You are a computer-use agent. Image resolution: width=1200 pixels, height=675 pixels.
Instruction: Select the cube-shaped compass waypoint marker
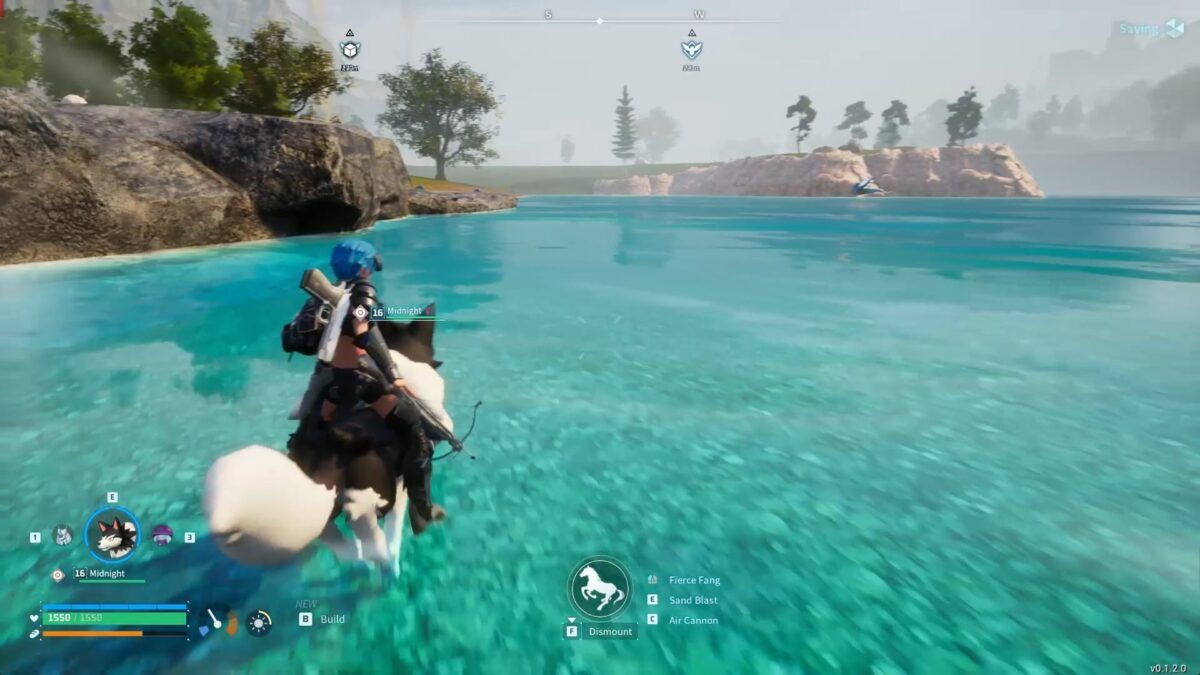350,49
